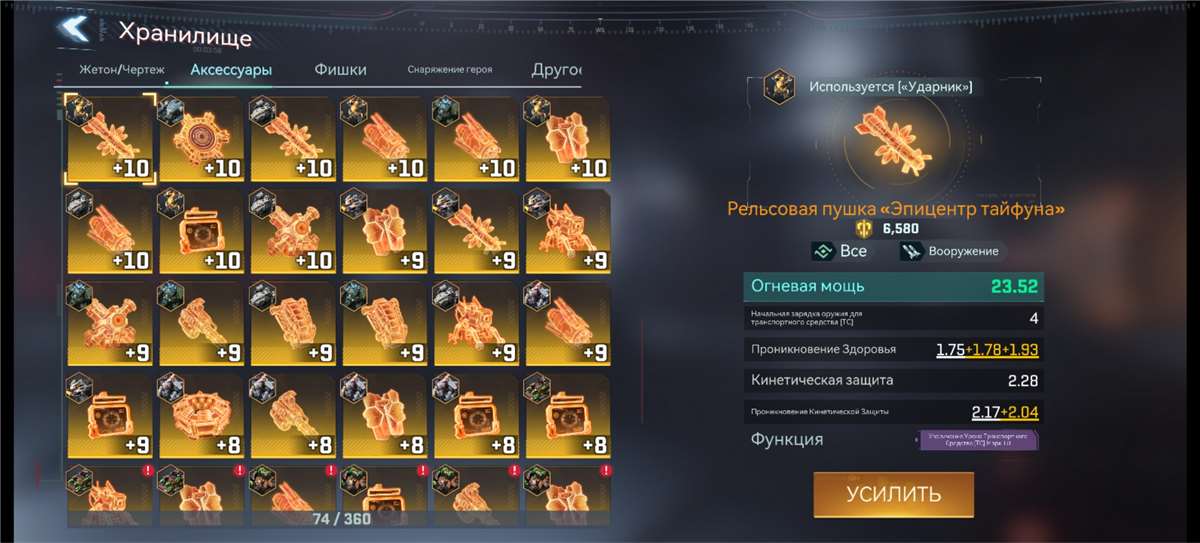Click the Вооружение category tag
1200x543 pixels.
(x=950, y=252)
